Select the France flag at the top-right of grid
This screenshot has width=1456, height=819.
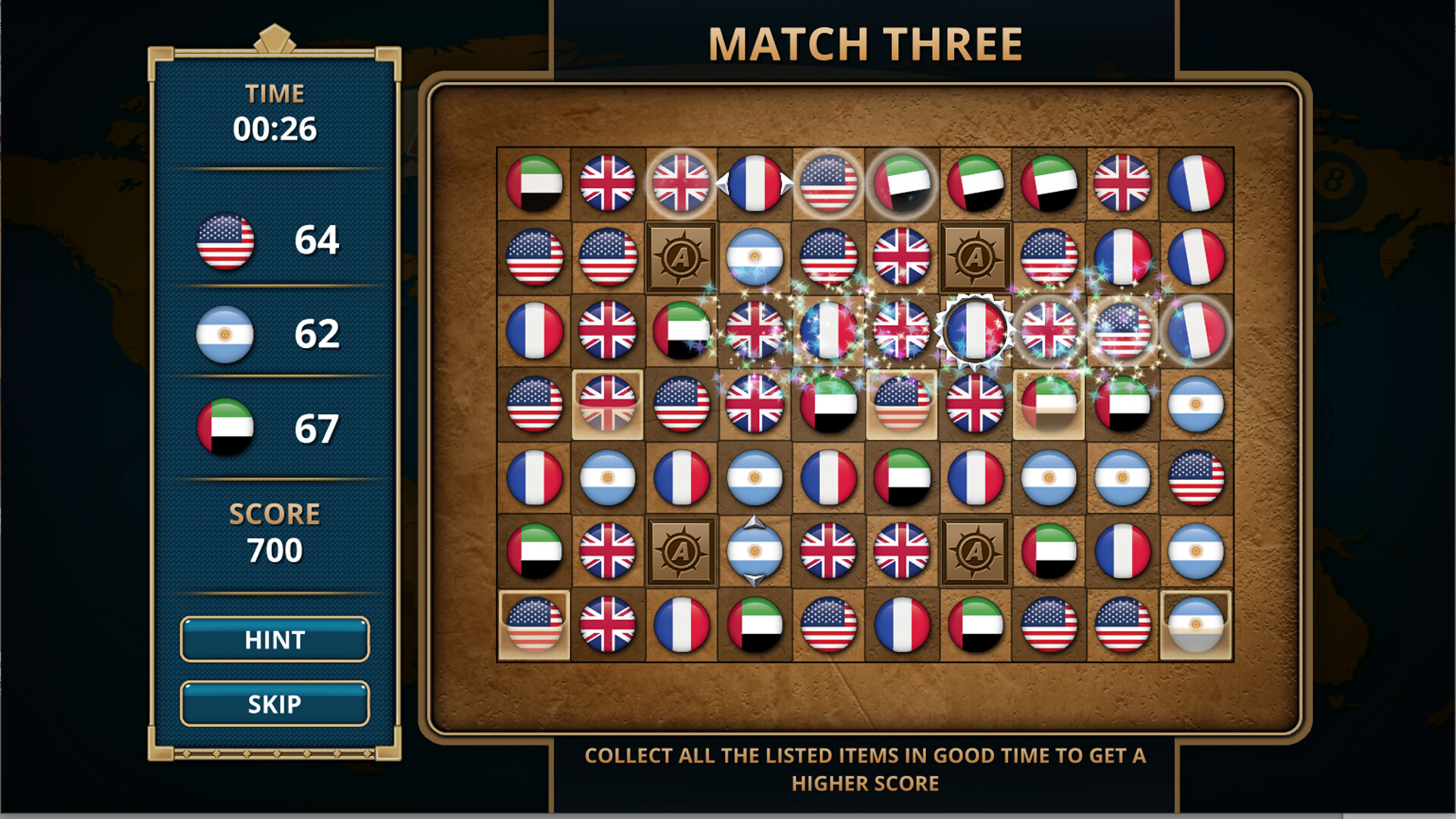tap(1194, 184)
